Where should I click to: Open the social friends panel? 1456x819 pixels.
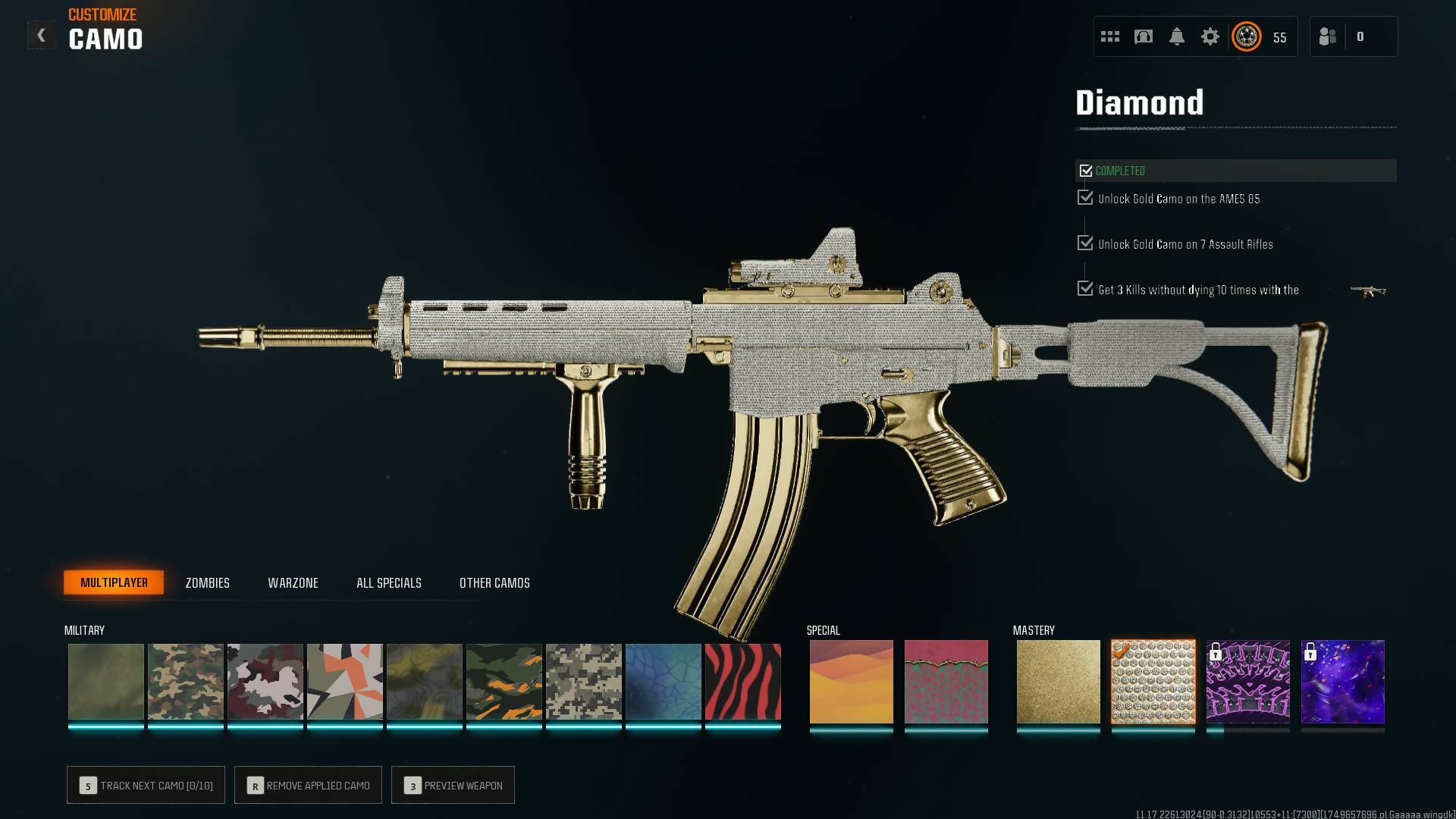1329,36
